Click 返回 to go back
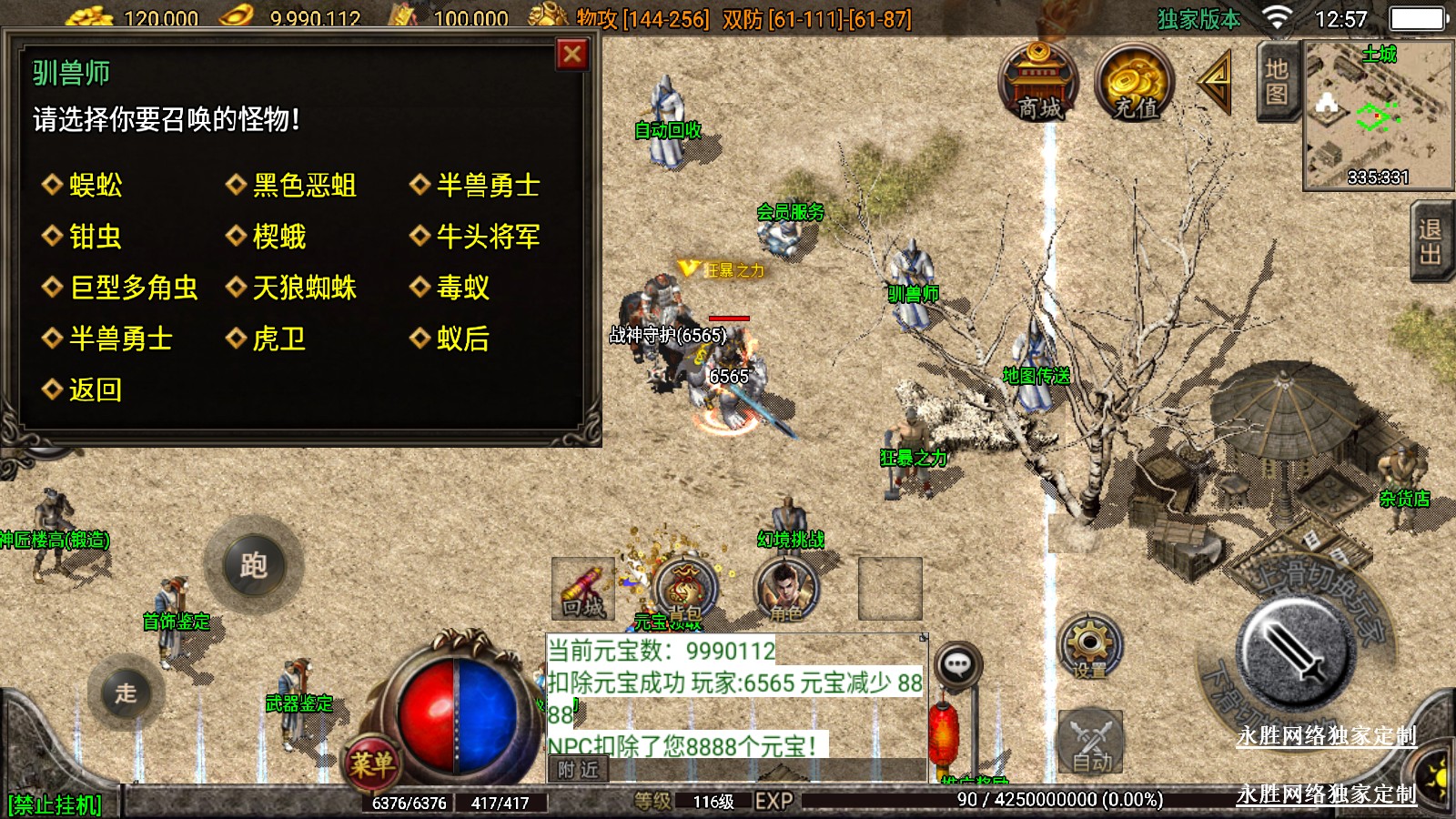The image size is (1456, 819). pos(95,389)
